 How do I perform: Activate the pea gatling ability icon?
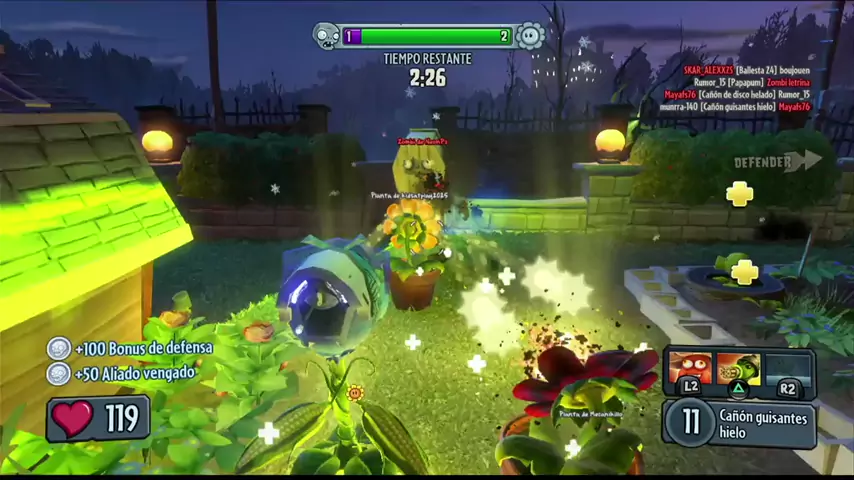pos(738,368)
